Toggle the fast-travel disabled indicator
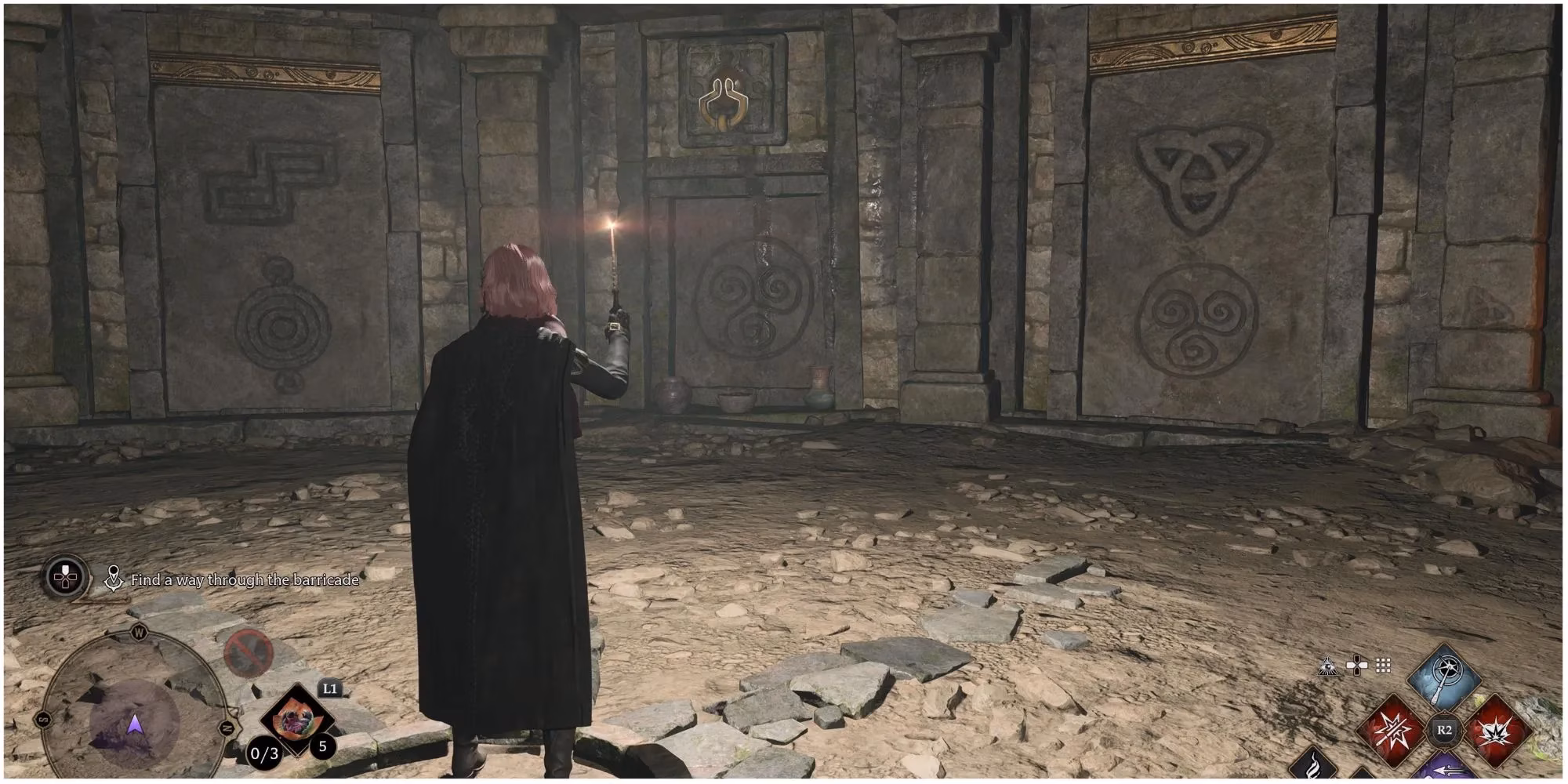 [x=247, y=652]
